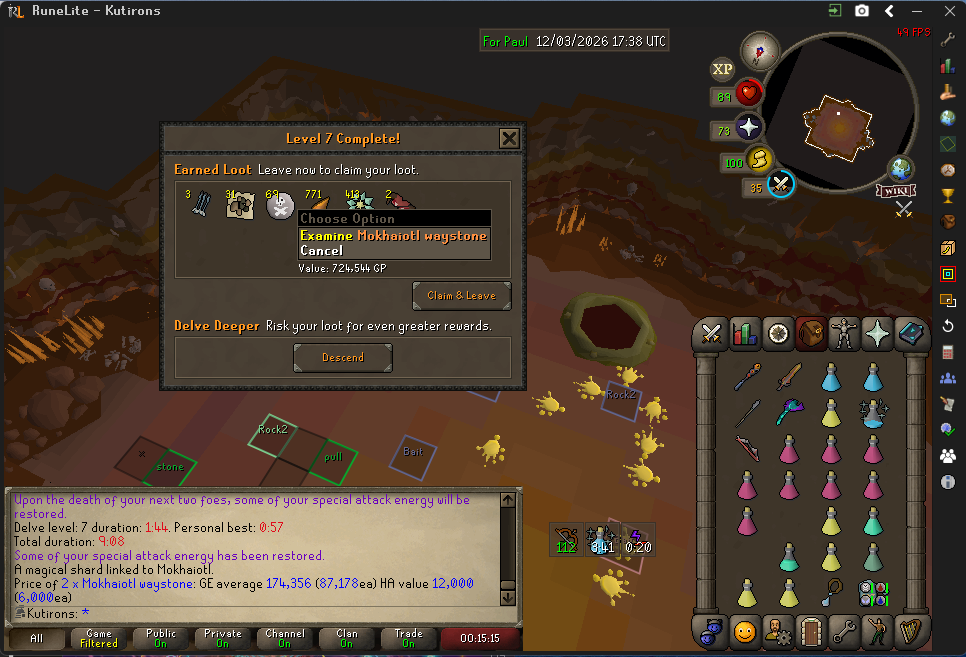Open the Spellbook tab
This screenshot has width=966, height=657.
pos(912,334)
